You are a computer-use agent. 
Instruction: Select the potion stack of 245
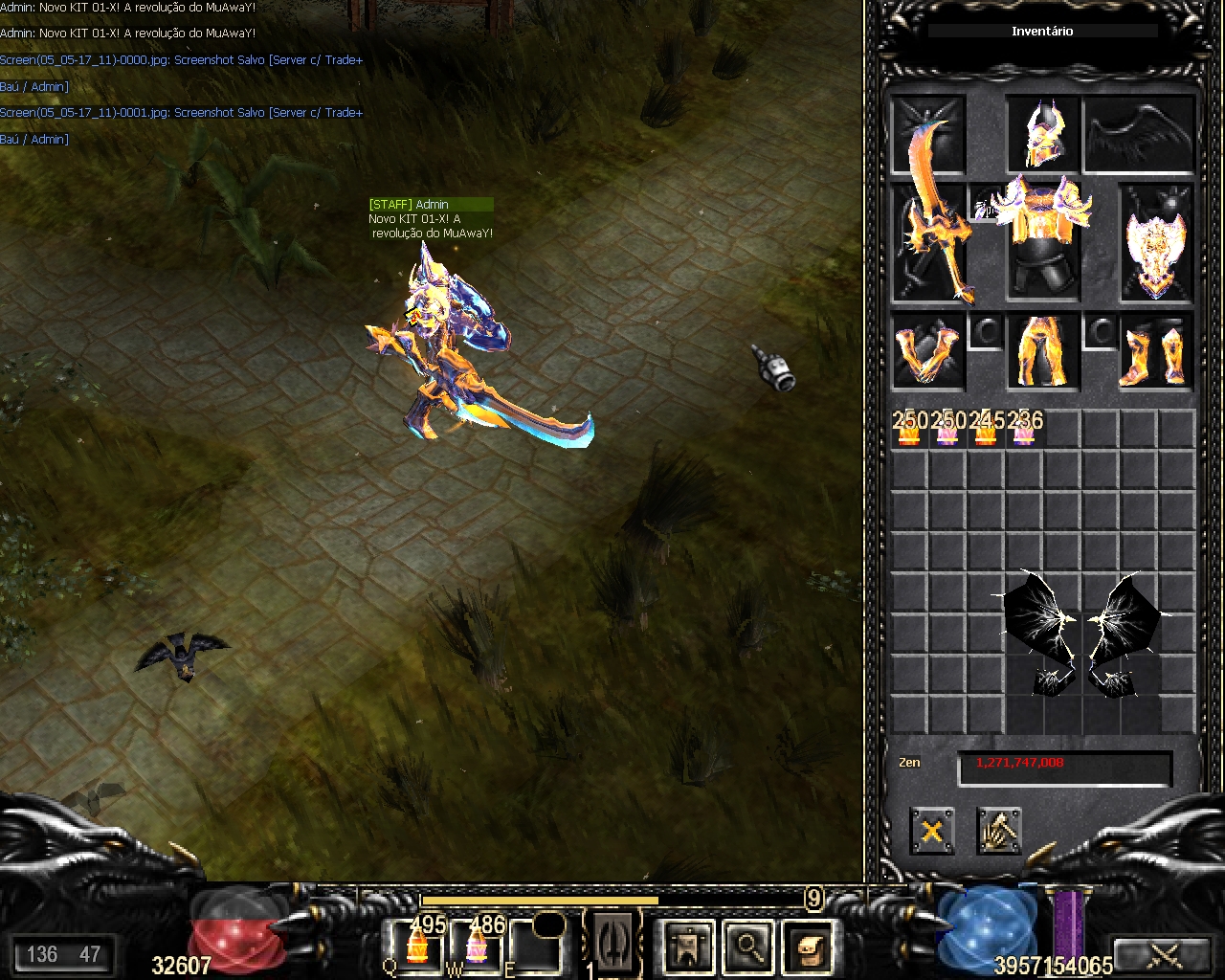click(x=986, y=431)
